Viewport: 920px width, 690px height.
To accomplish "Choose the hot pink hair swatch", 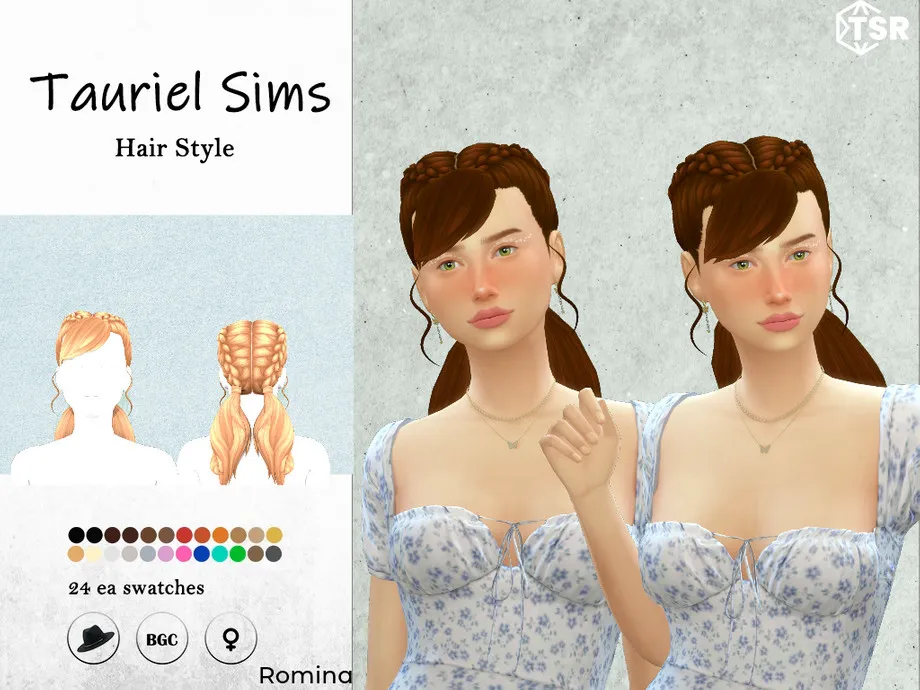I will coord(184,553).
